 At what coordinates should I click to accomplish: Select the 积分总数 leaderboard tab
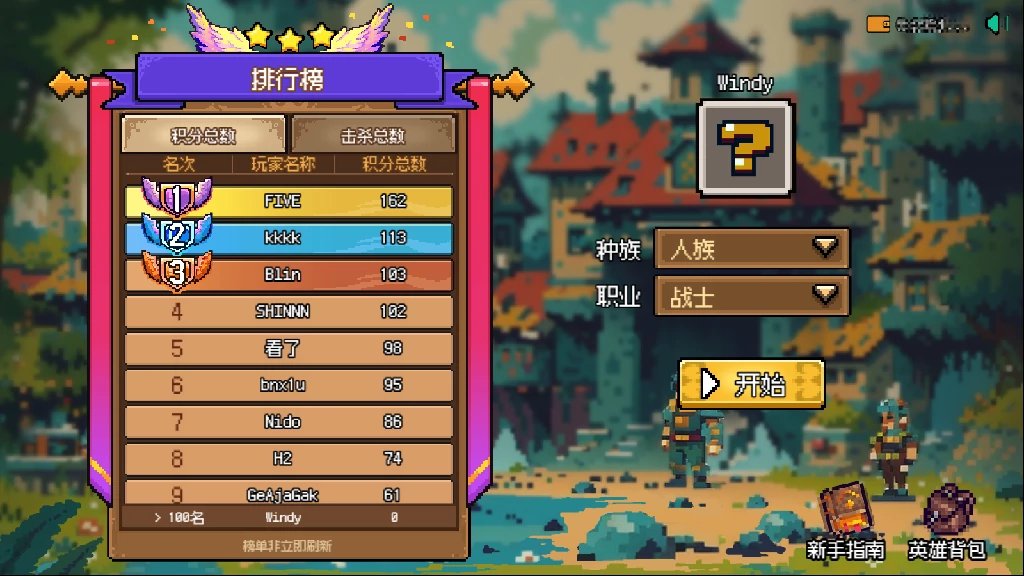pyautogui.click(x=203, y=135)
